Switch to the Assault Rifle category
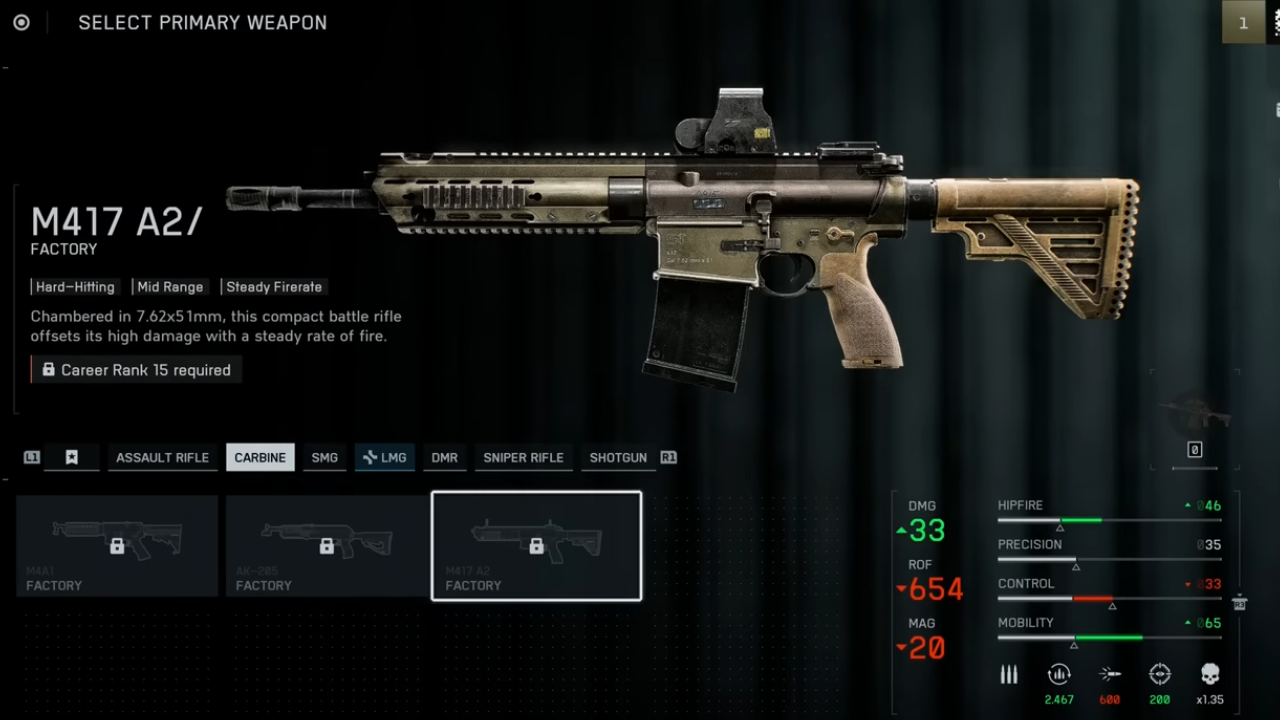This screenshot has width=1280, height=720. [x=162, y=457]
